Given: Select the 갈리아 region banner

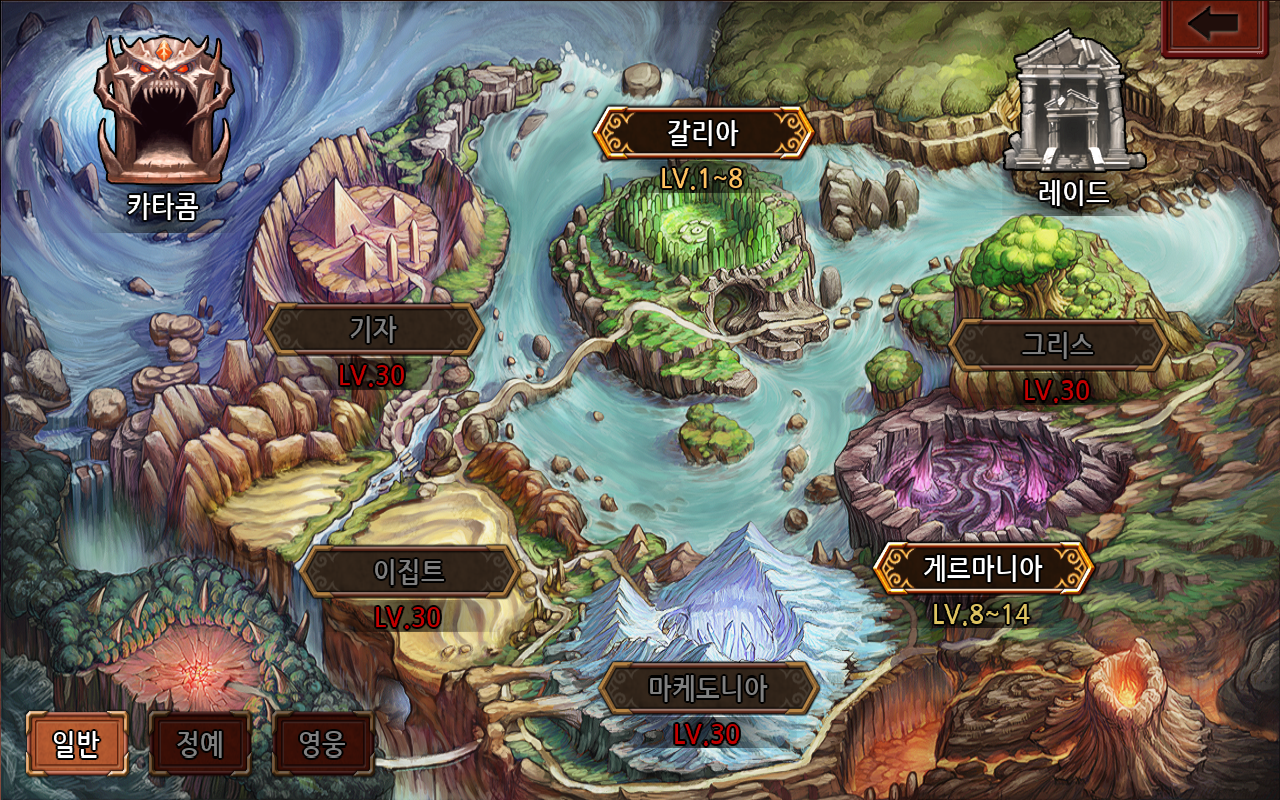Looking at the screenshot, I should pyautogui.click(x=702, y=133).
